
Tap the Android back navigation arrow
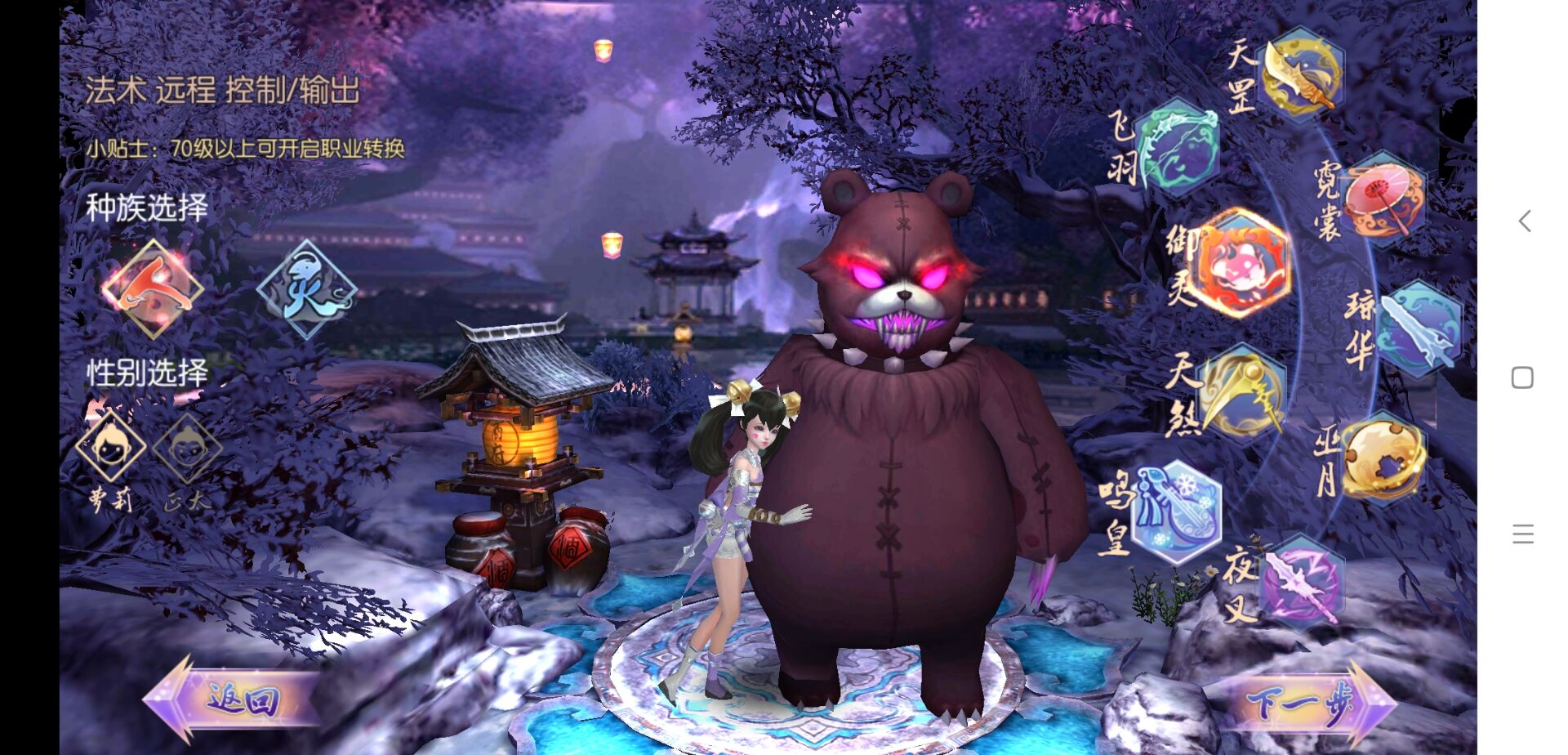[x=1523, y=221]
